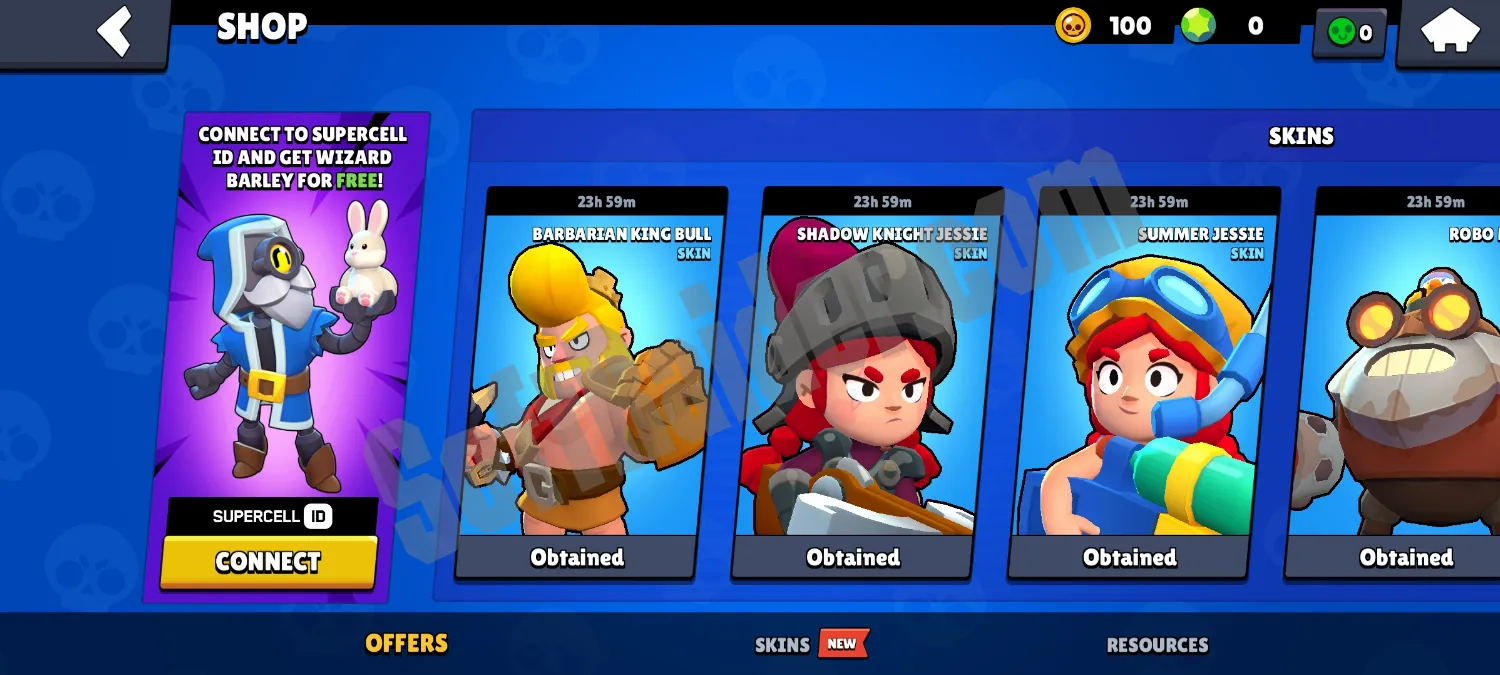Switch to the Offers tab
The width and height of the screenshot is (1500, 675).
tap(406, 643)
